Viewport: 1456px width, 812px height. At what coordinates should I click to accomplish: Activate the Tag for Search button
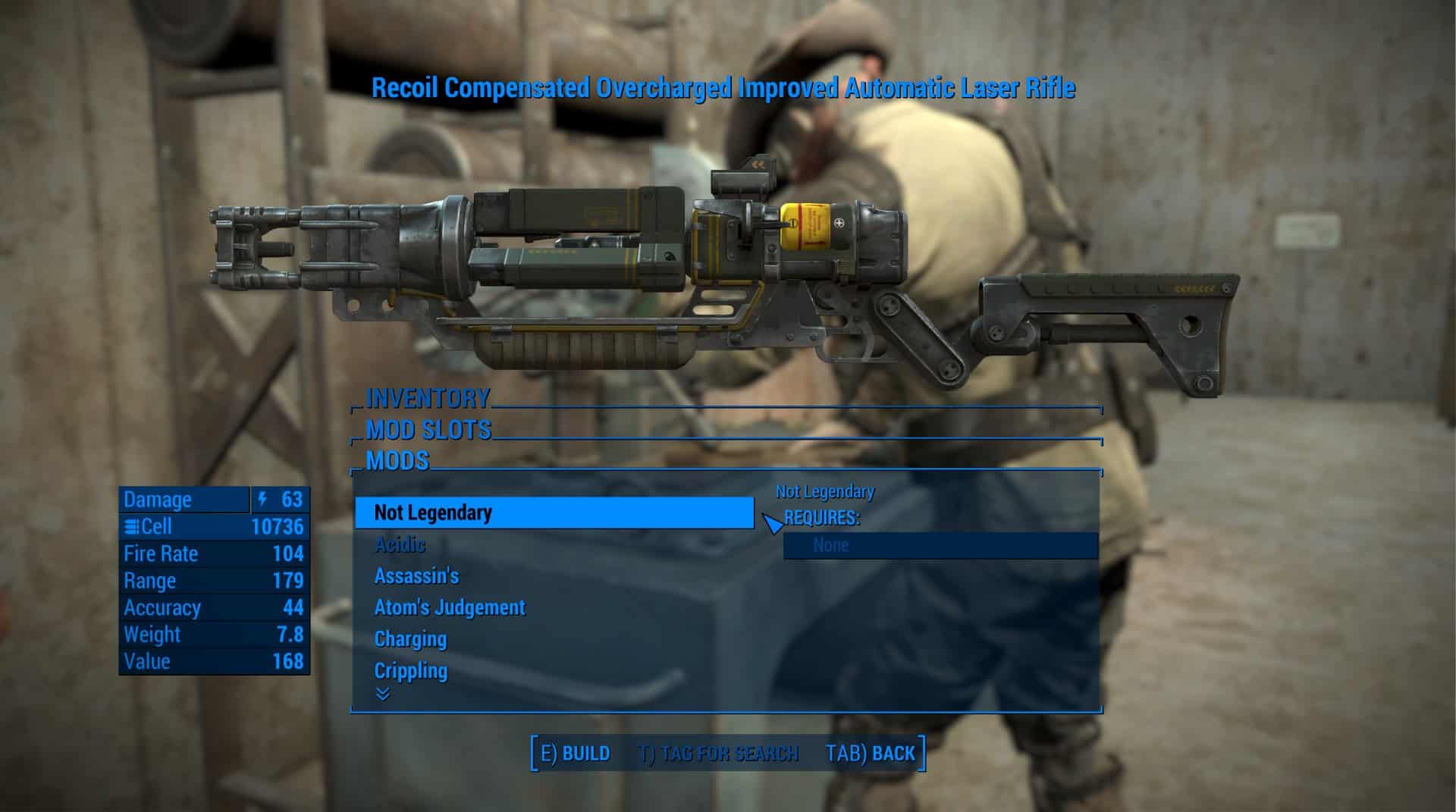(717, 754)
